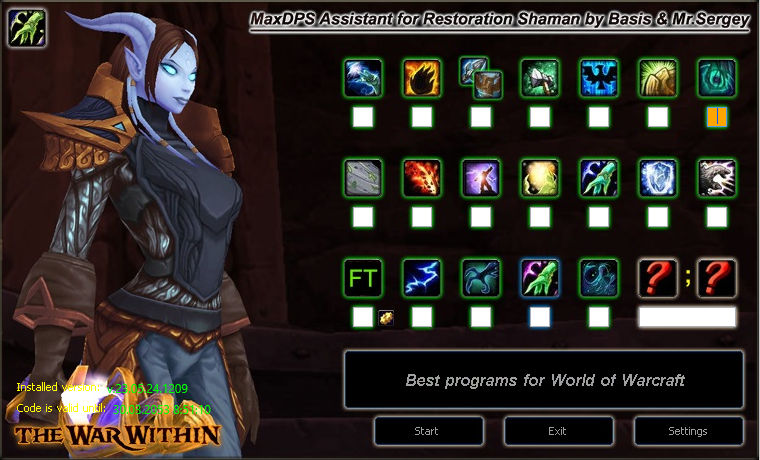Select the FT icon
Image resolution: width=760 pixels, height=460 pixels.
363,277
